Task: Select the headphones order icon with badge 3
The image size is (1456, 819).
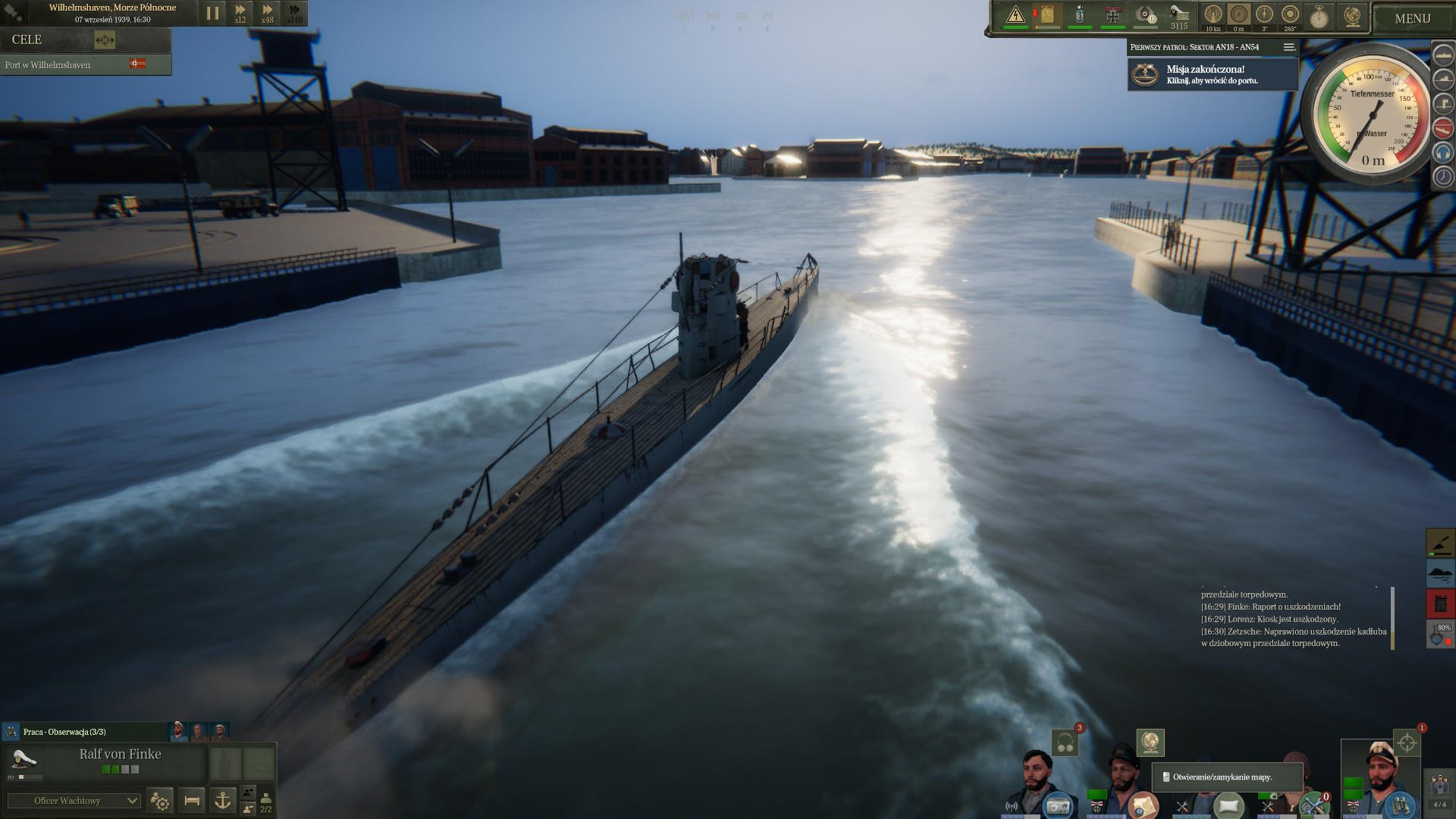Action: 1065,743
